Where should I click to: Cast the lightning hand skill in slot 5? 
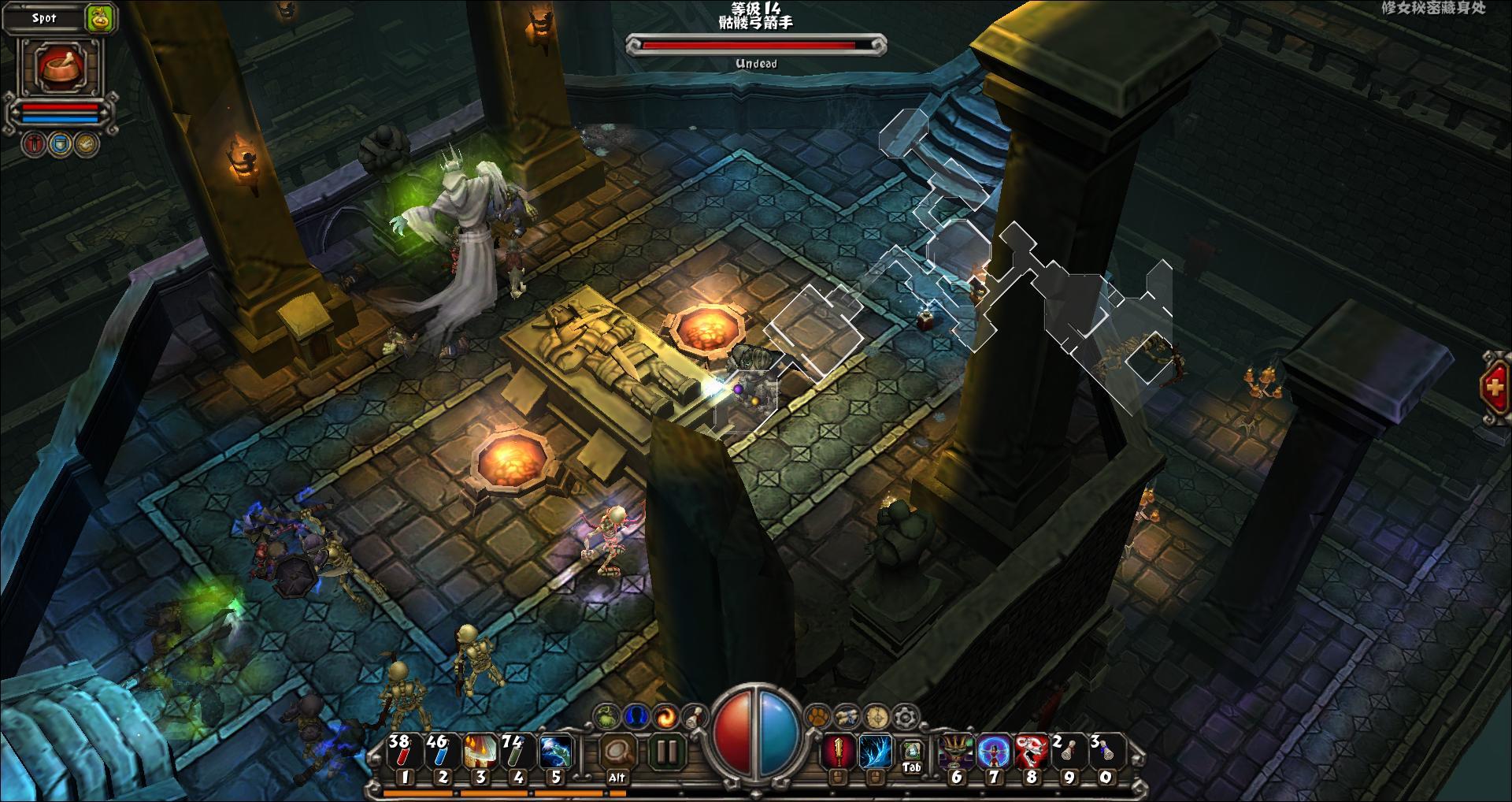click(x=554, y=752)
